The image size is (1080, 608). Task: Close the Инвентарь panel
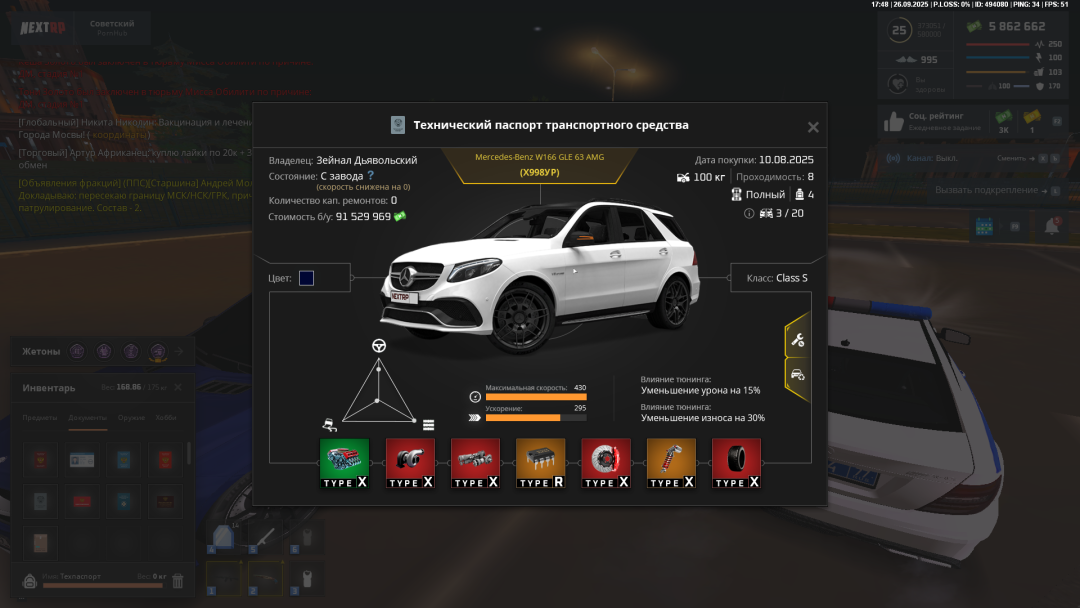point(178,387)
